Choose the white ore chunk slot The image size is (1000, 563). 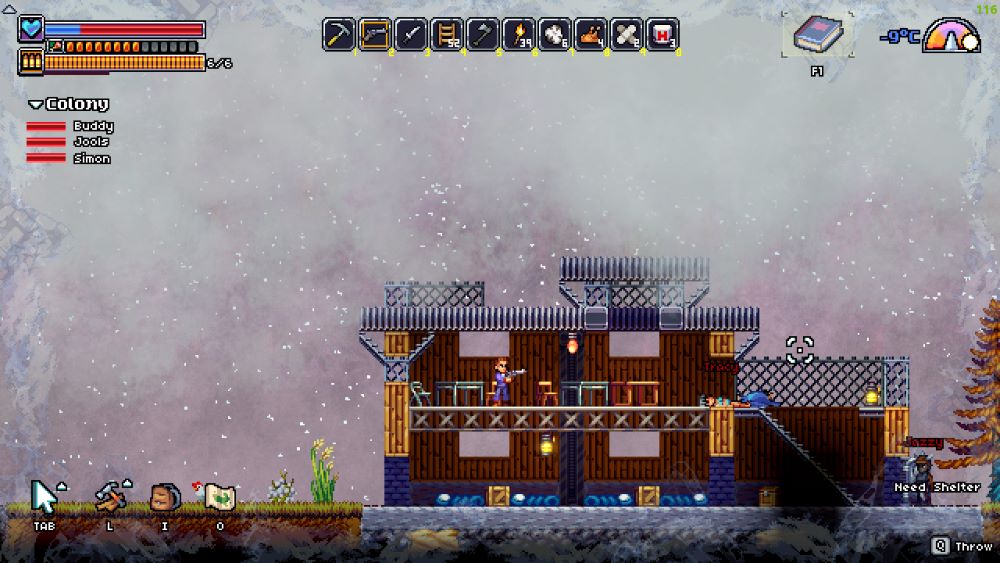(x=555, y=34)
